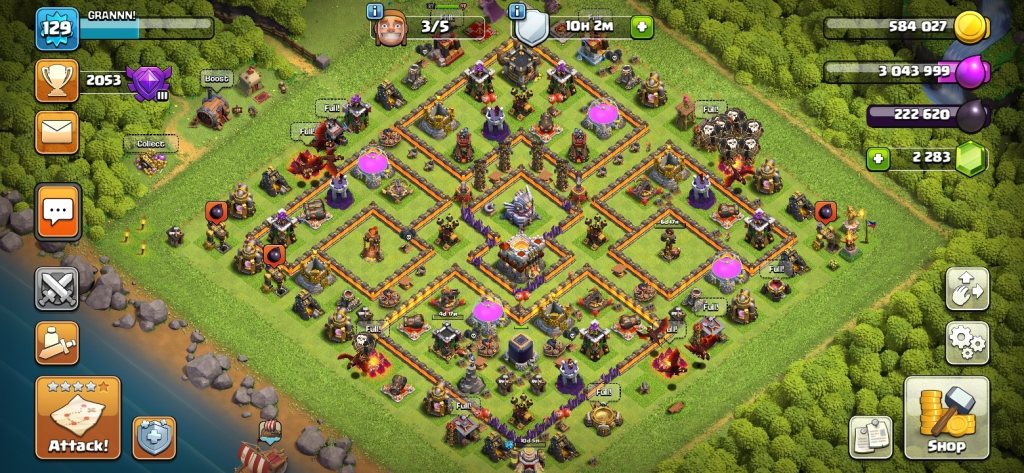The width and height of the screenshot is (1024, 473).
Task: Open the army training button
Action: click(x=57, y=343)
